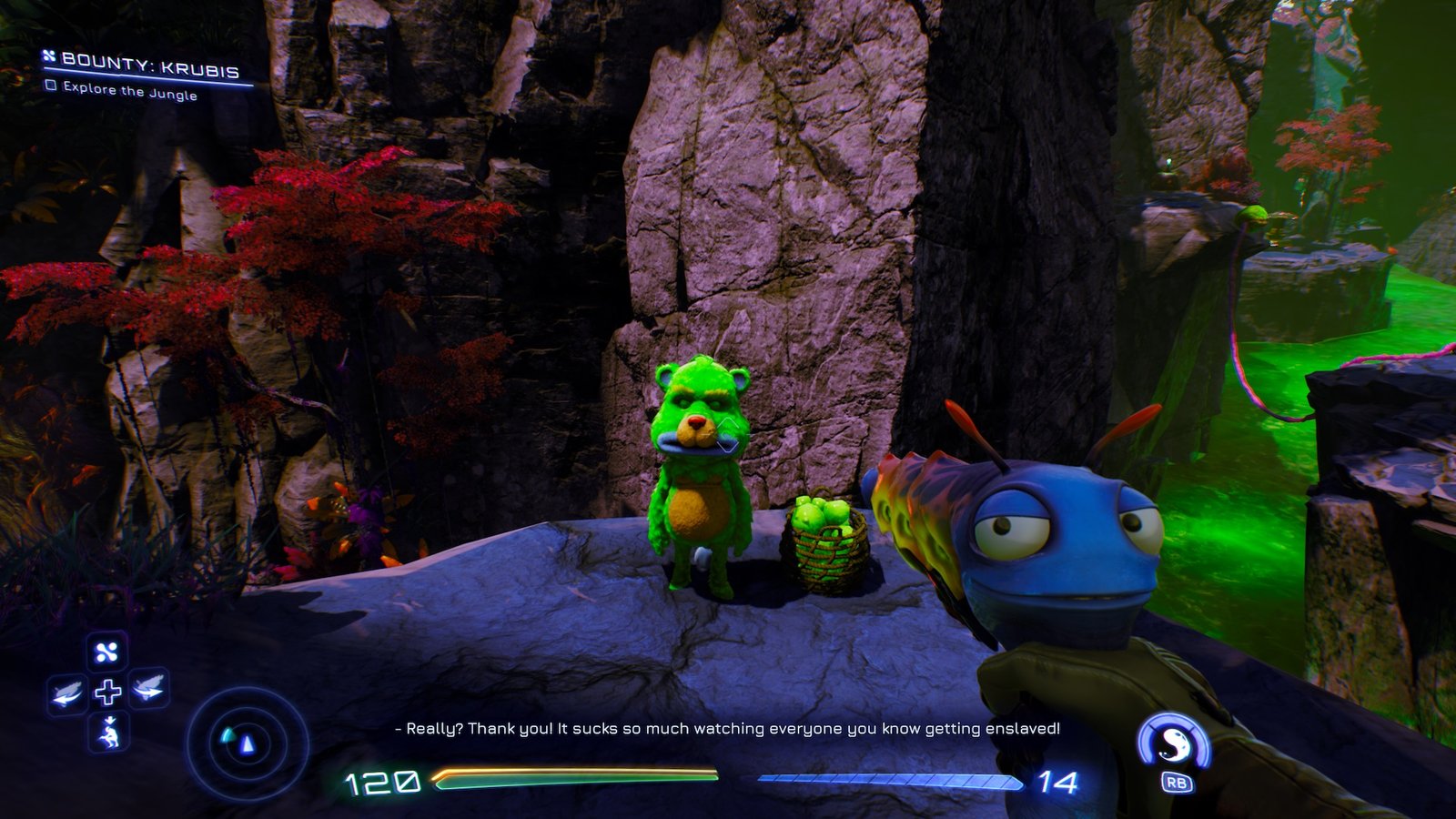This screenshot has height=819, width=1456.
Task: Tick the Explore the Jungle objective checkbox
Action: 51,86
